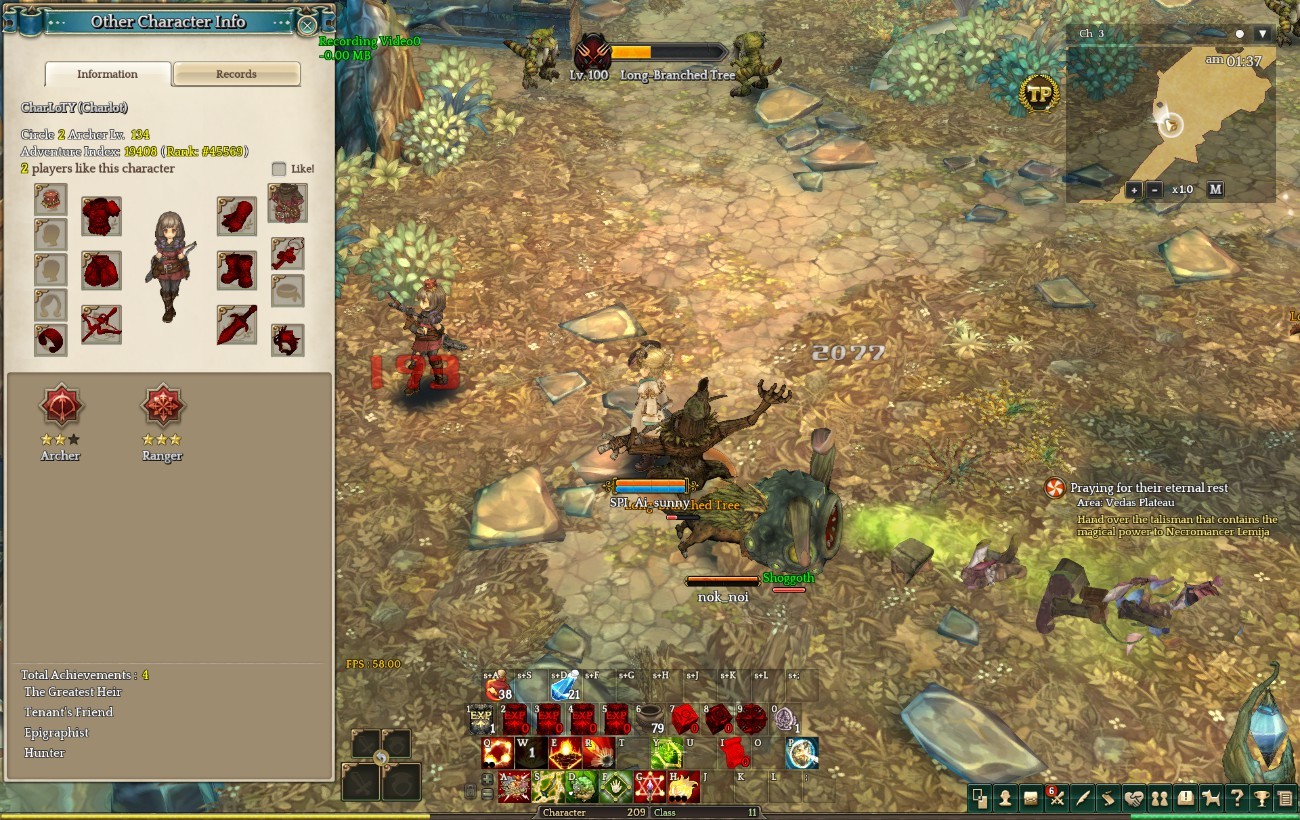The width and height of the screenshot is (1300, 820).
Task: Select the Ranger class emblem
Action: (162, 406)
